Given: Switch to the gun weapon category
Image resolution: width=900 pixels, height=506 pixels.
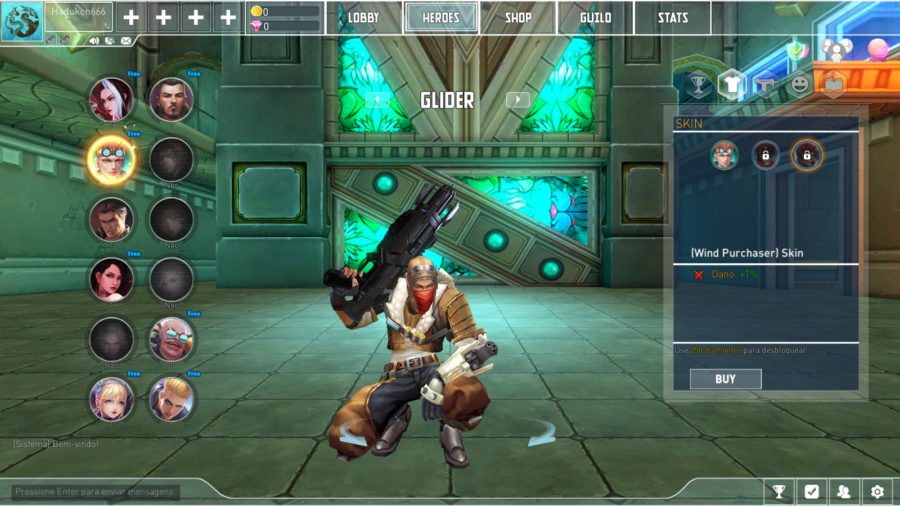Looking at the screenshot, I should point(766,85).
